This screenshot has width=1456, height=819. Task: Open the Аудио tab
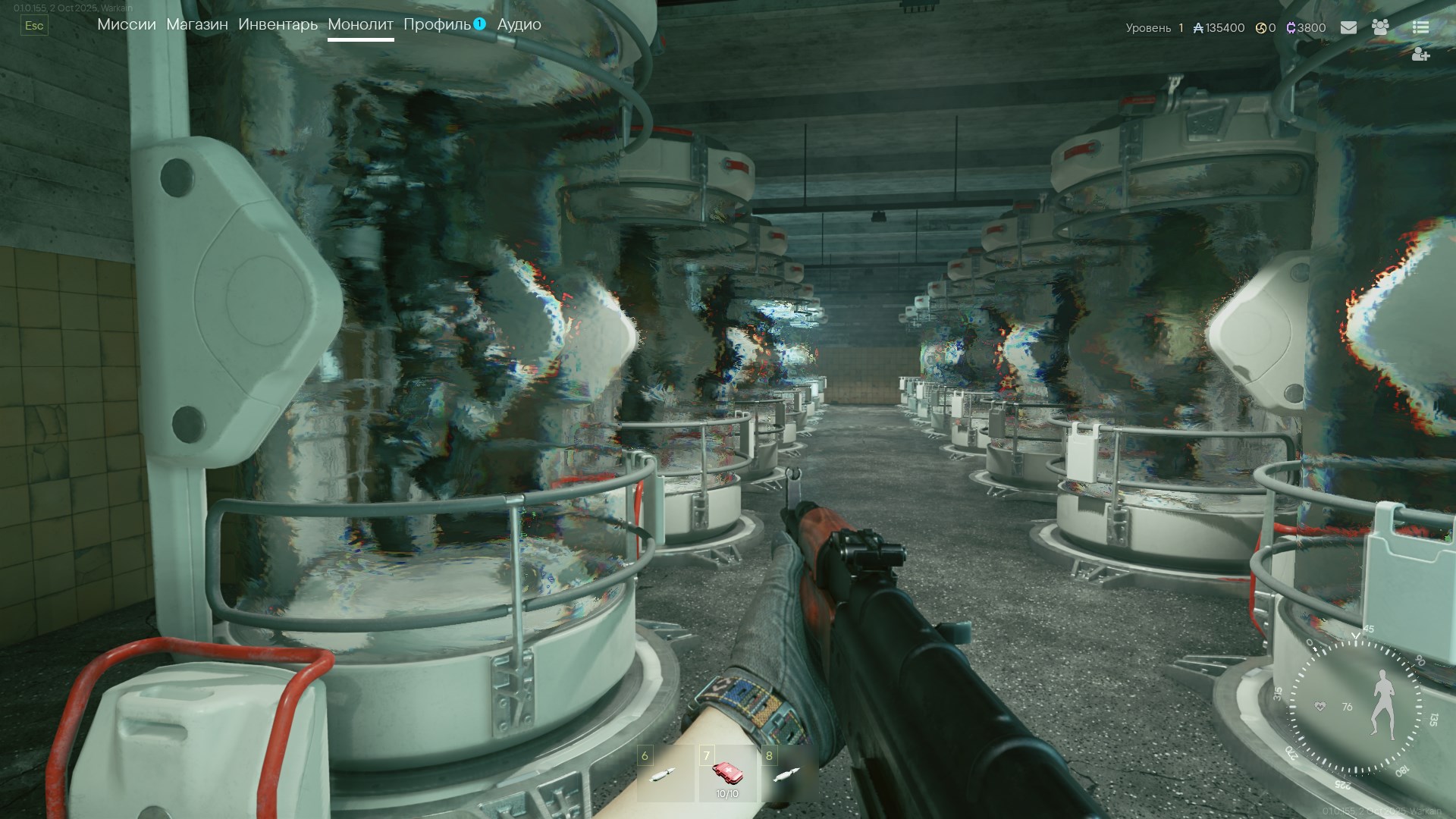point(519,24)
